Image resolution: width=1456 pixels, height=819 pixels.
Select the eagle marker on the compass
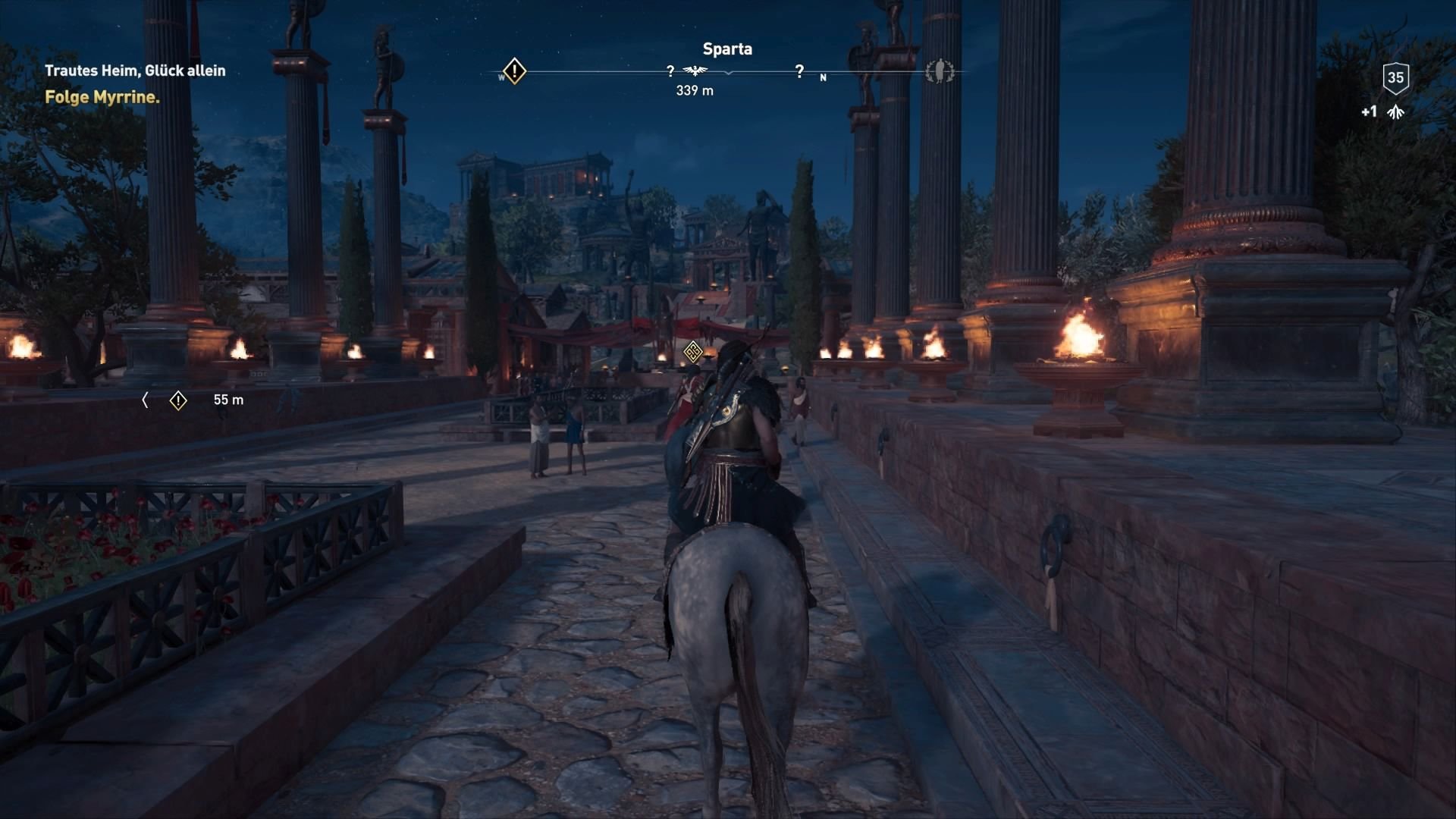click(695, 70)
